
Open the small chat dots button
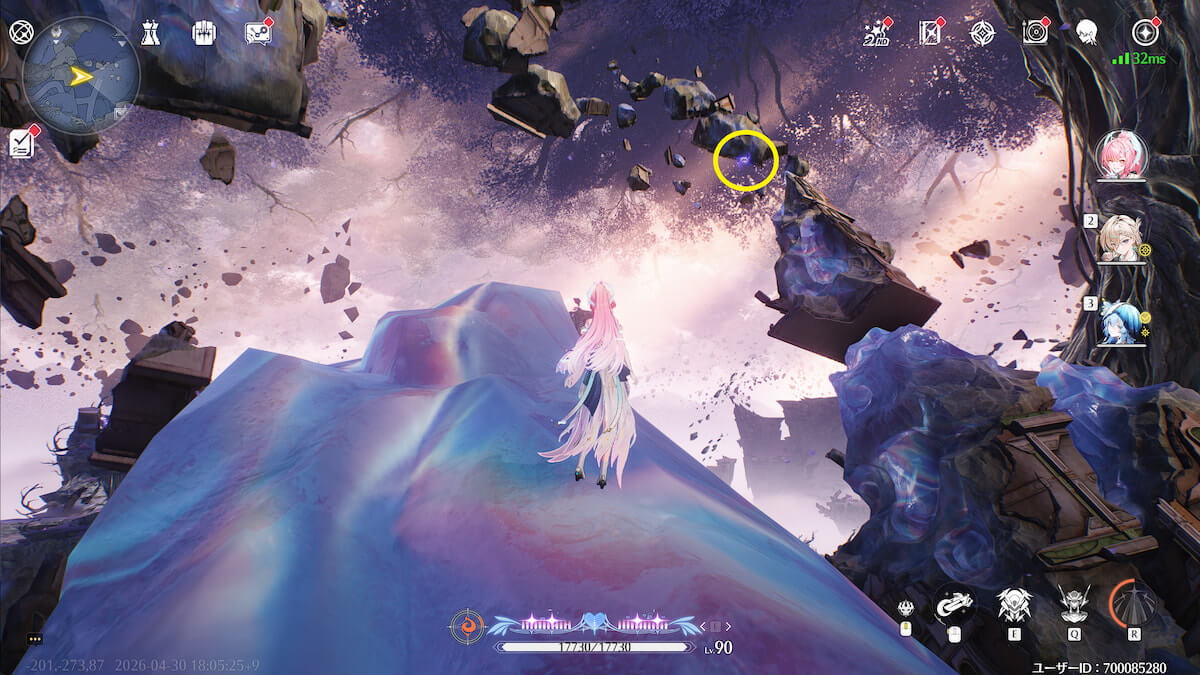[x=35, y=638]
